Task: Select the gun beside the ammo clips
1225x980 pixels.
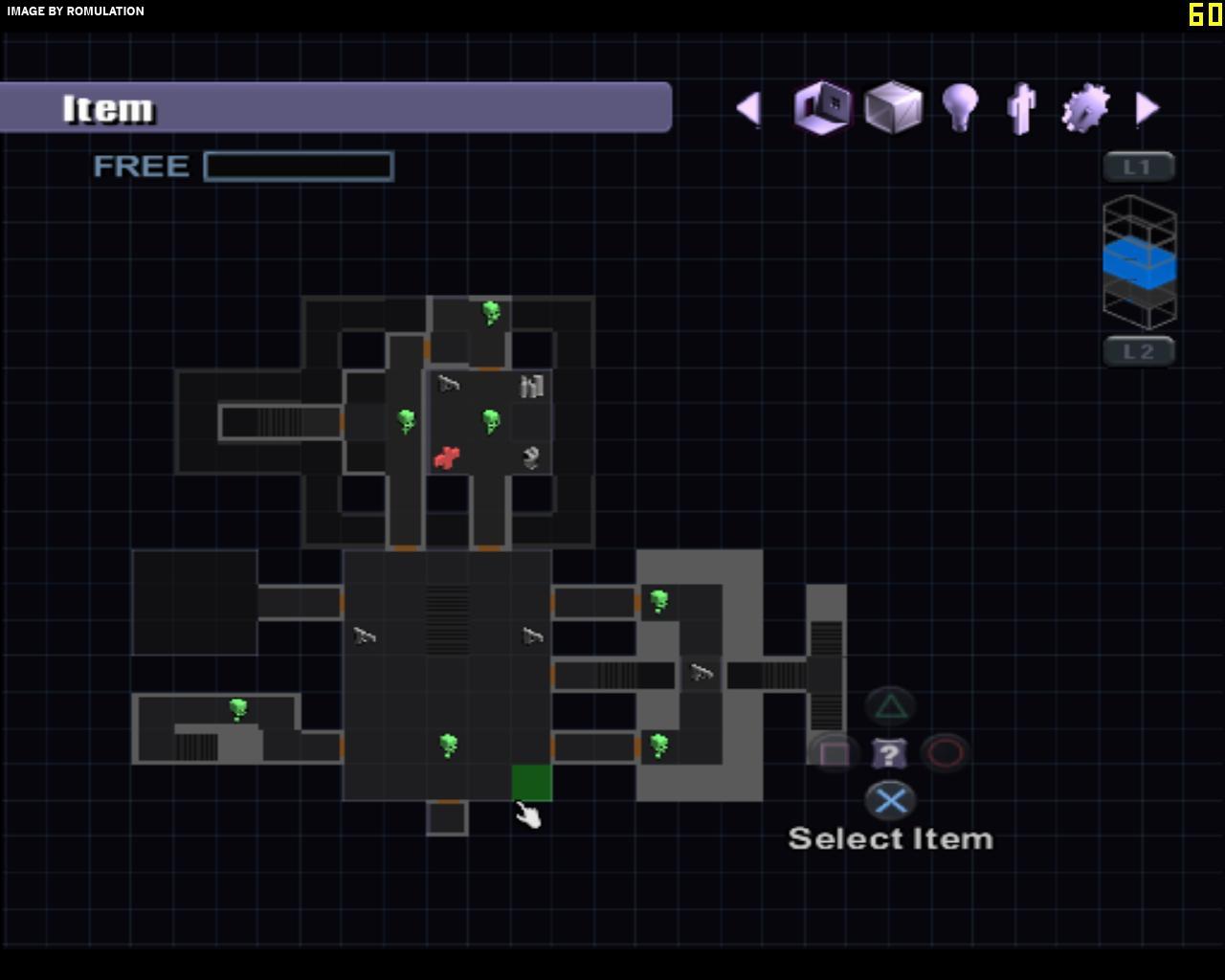Action: click(x=448, y=385)
